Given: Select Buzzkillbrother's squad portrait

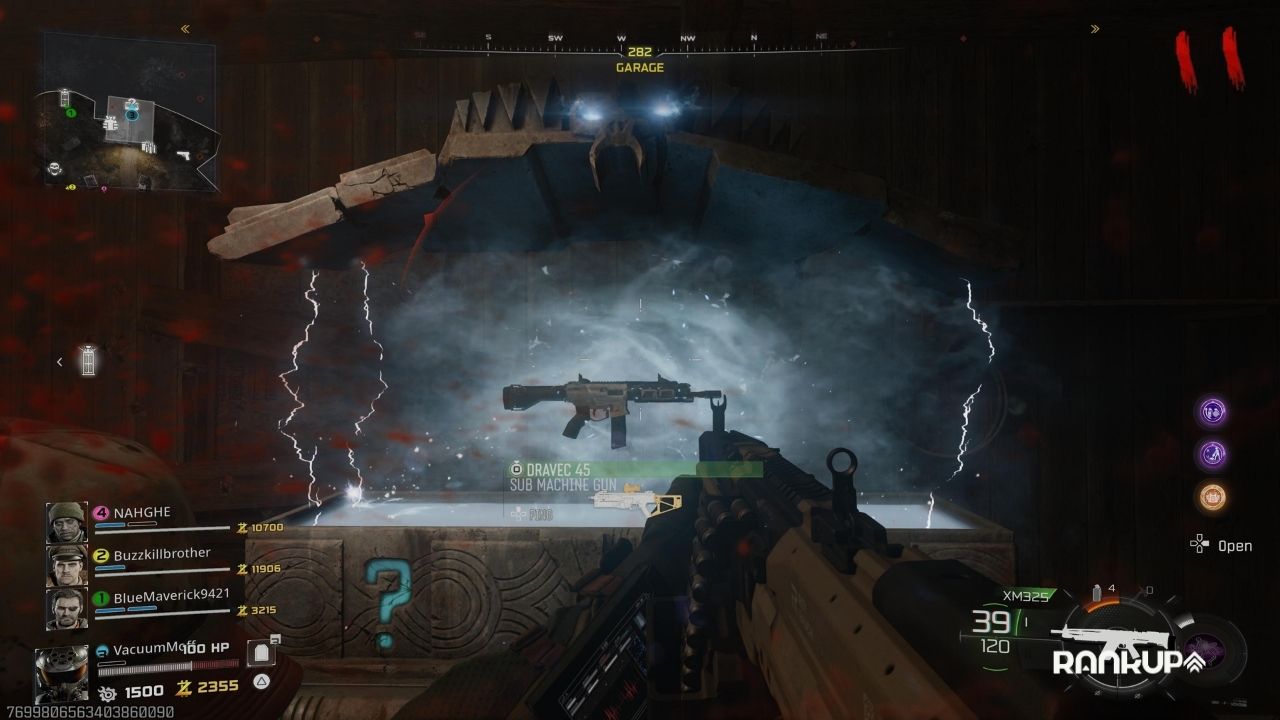Looking at the screenshot, I should pos(66,565).
